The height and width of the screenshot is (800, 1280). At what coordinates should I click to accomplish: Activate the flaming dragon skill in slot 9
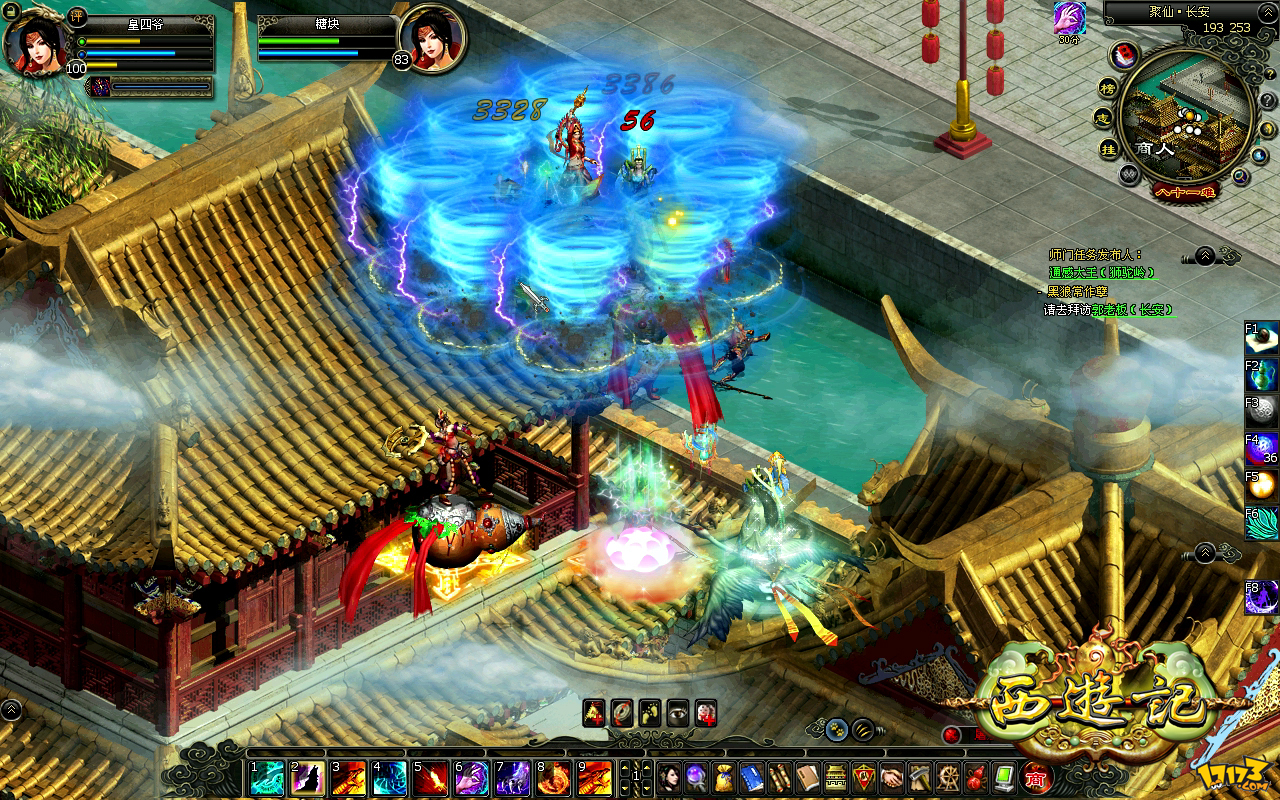(595, 778)
